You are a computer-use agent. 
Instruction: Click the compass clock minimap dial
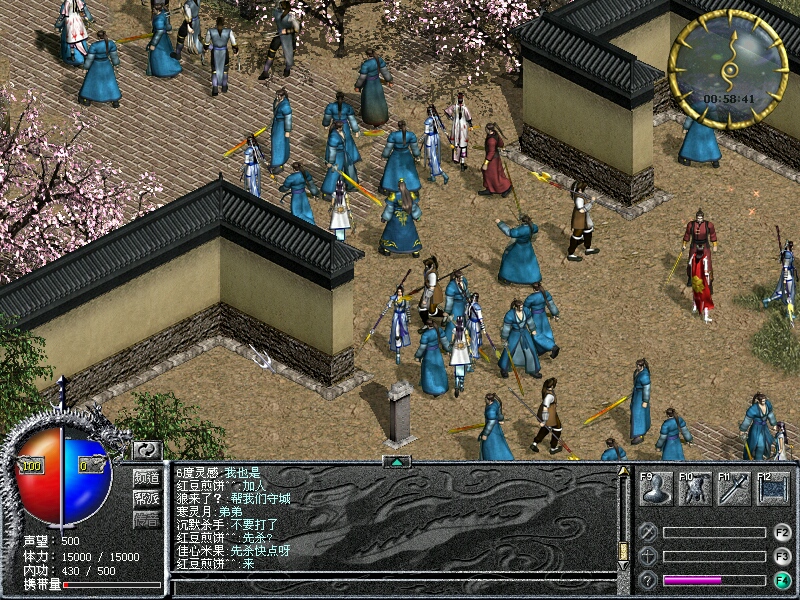pos(727,70)
